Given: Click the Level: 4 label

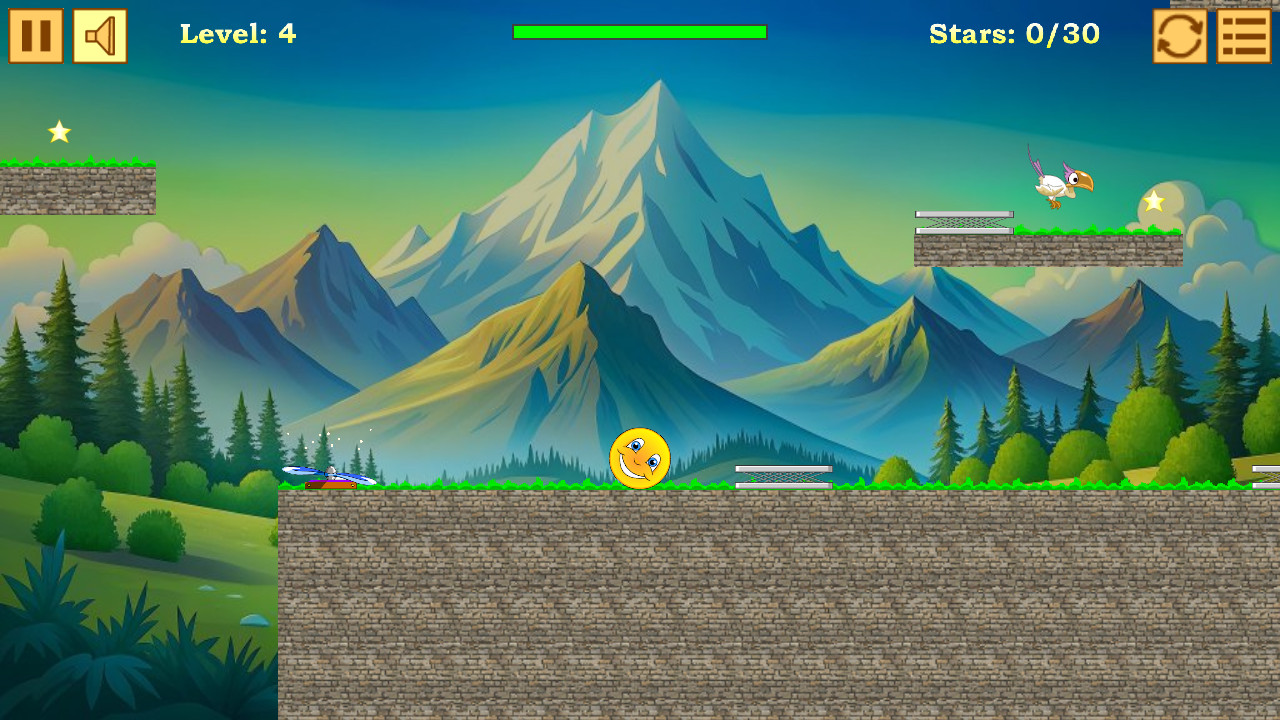Looking at the screenshot, I should (x=237, y=33).
